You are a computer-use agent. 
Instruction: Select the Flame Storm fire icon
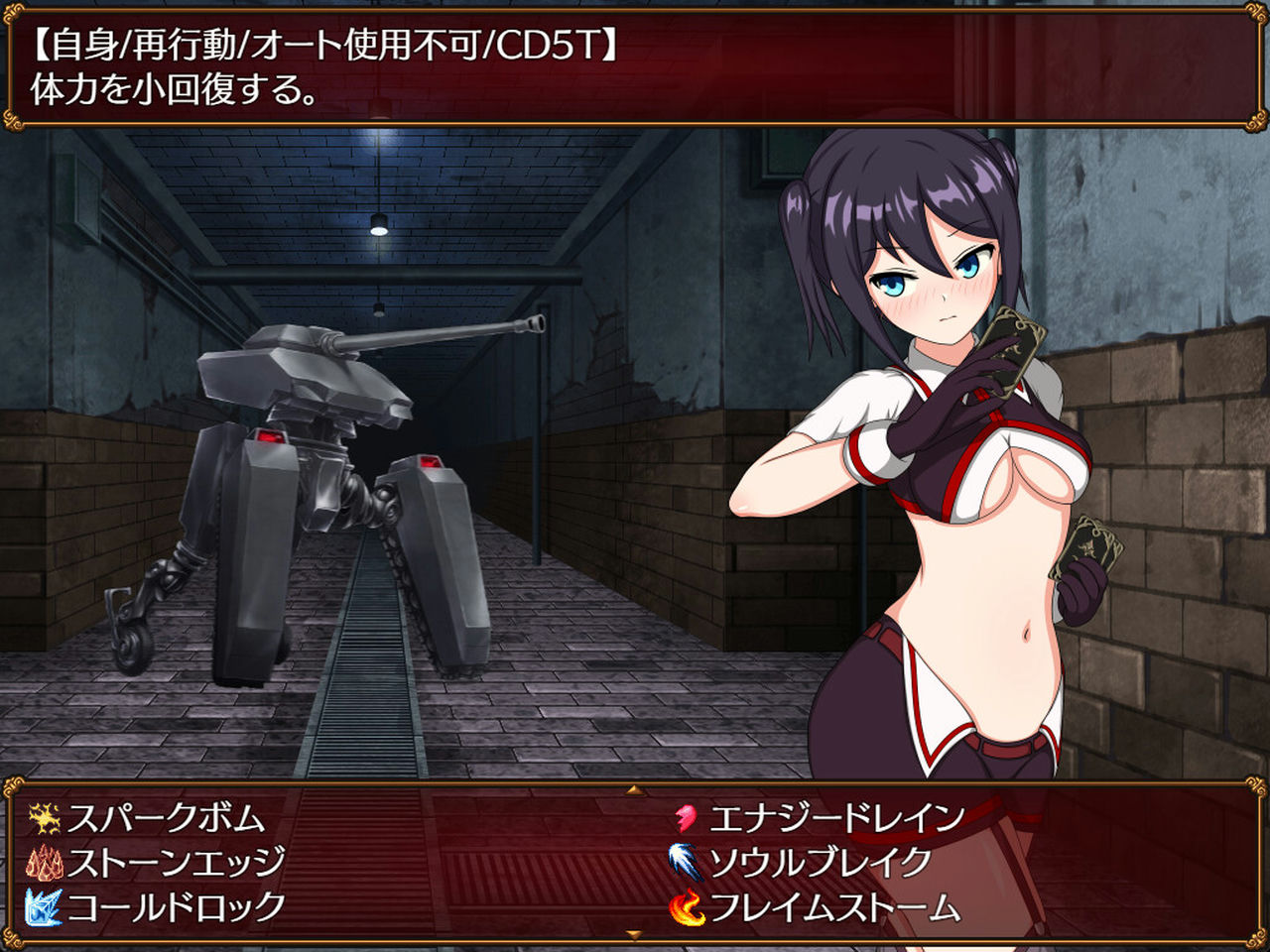pyautogui.click(x=690, y=905)
